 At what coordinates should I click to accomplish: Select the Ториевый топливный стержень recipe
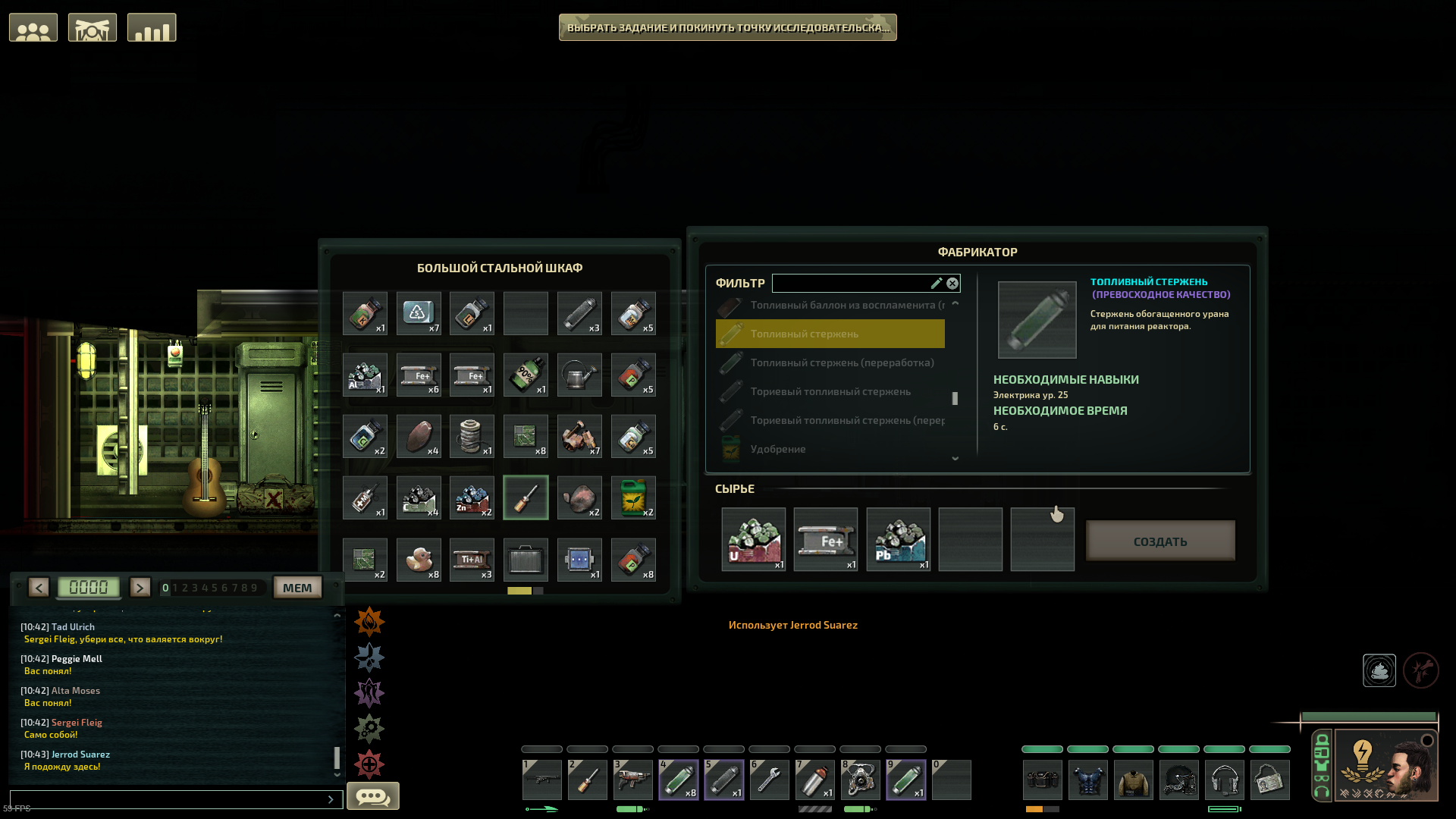click(834, 391)
